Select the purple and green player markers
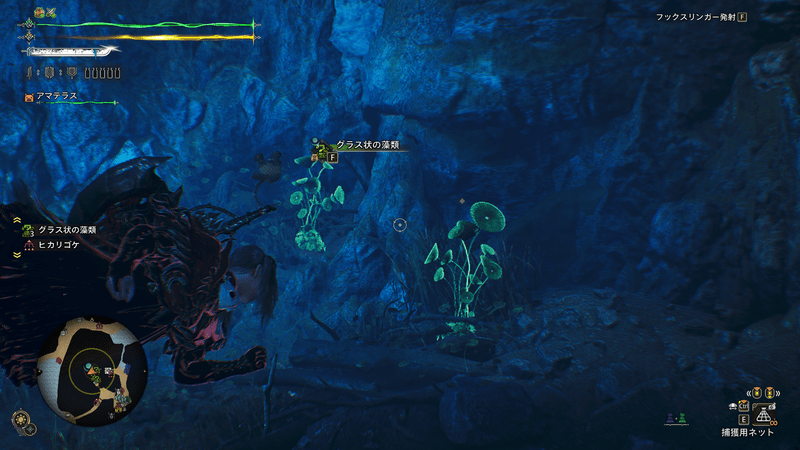 pyautogui.click(x=675, y=417)
